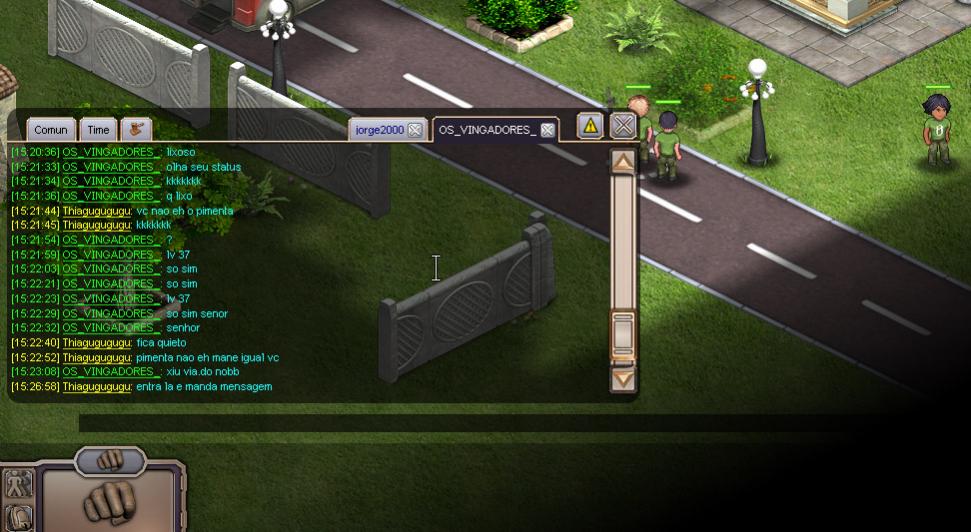
Task: Click the yellow warning triangle button
Action: 590,126
